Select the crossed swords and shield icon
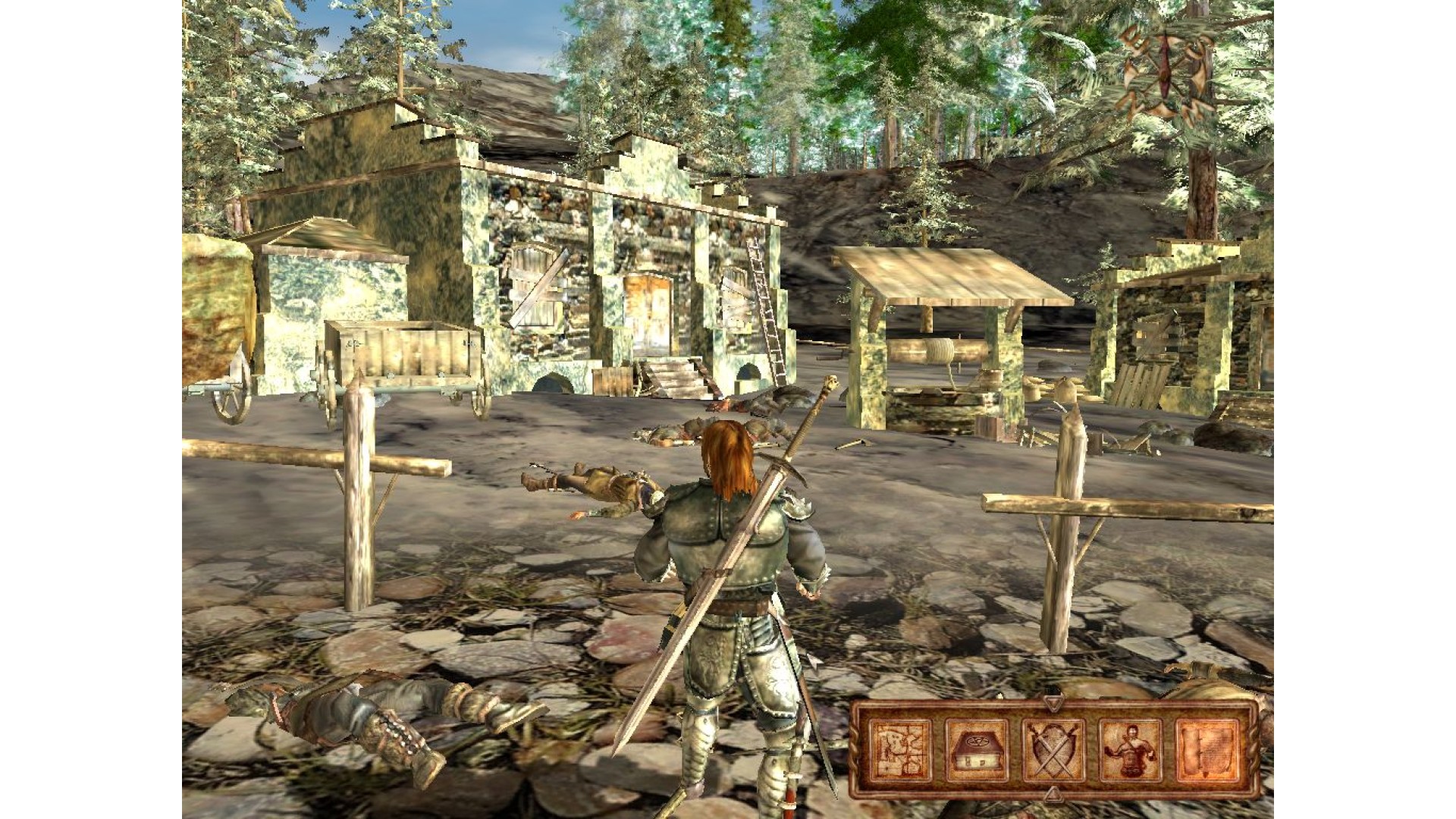 pos(1053,749)
